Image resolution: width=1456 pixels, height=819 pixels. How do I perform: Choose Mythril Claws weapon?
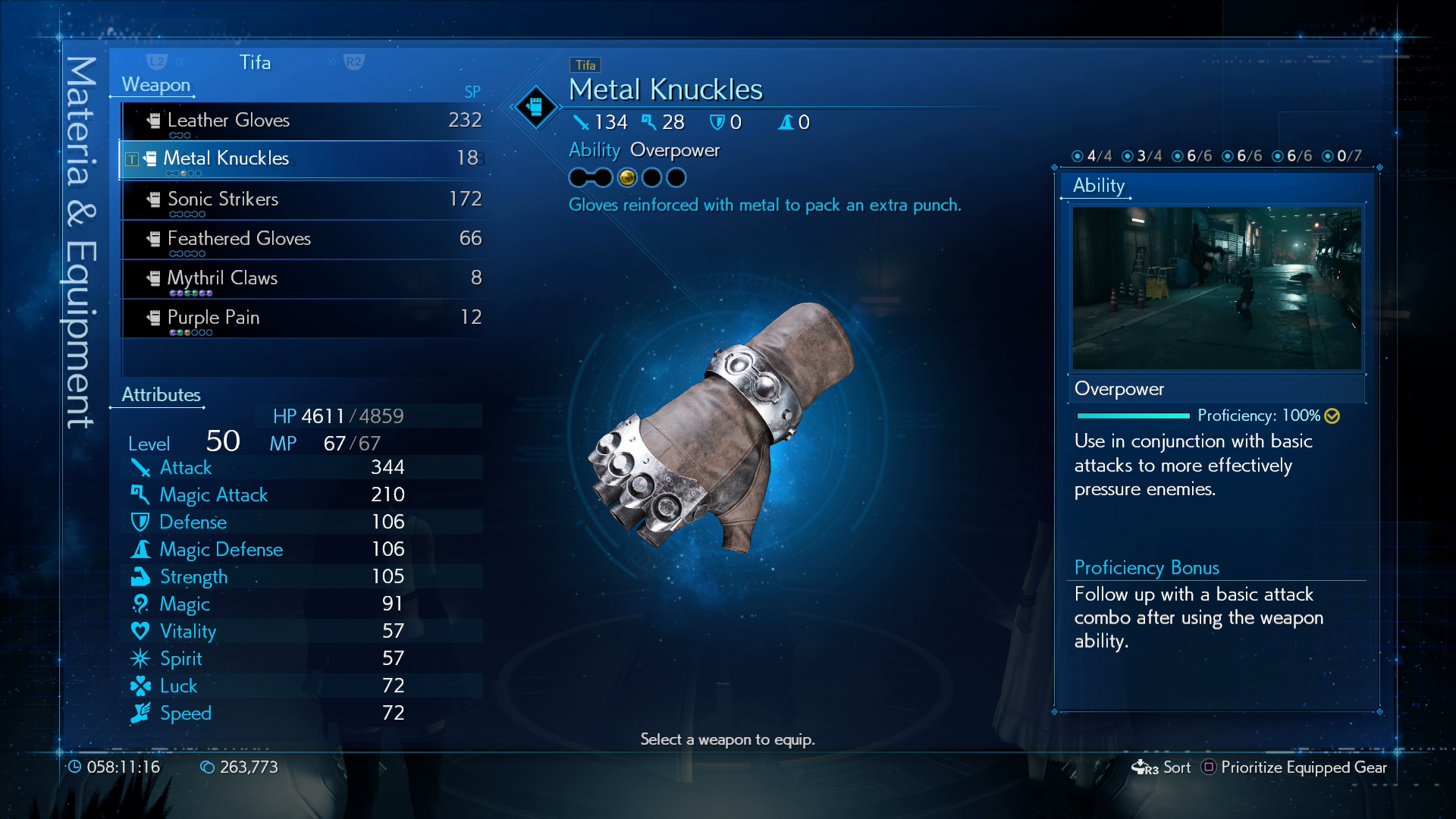303,278
